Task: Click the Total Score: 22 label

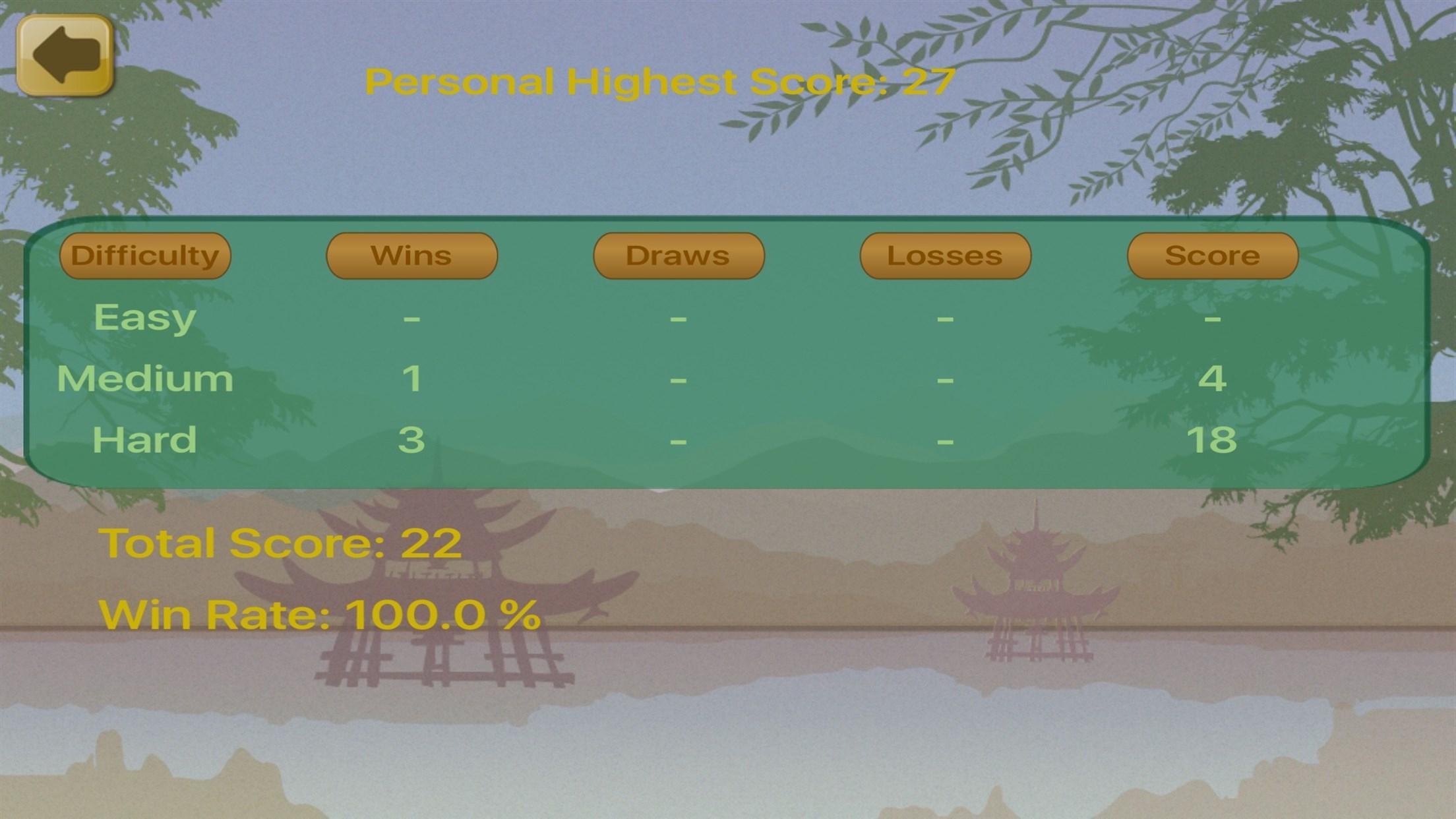Action: point(282,542)
